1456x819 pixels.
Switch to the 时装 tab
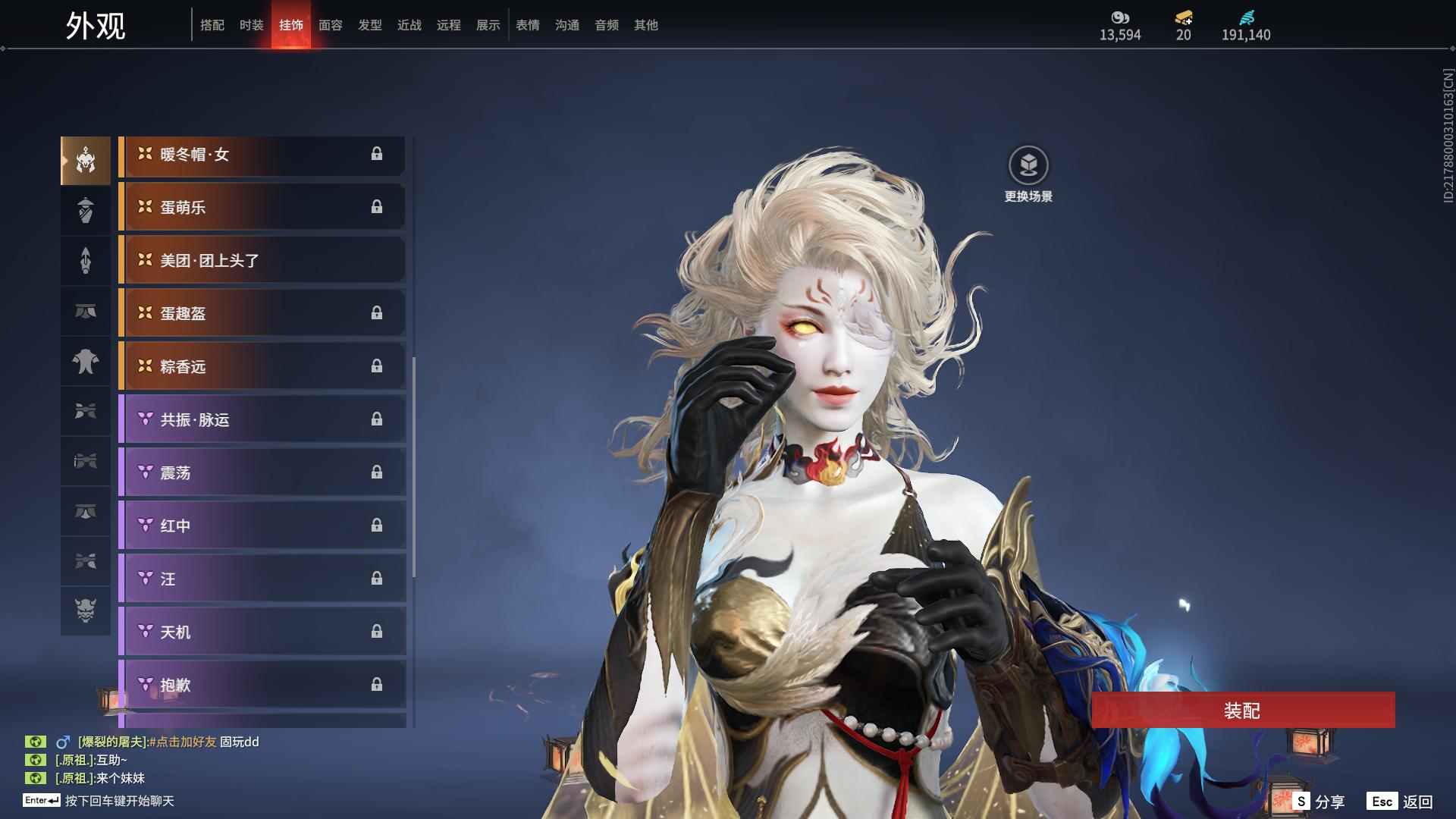(x=252, y=25)
